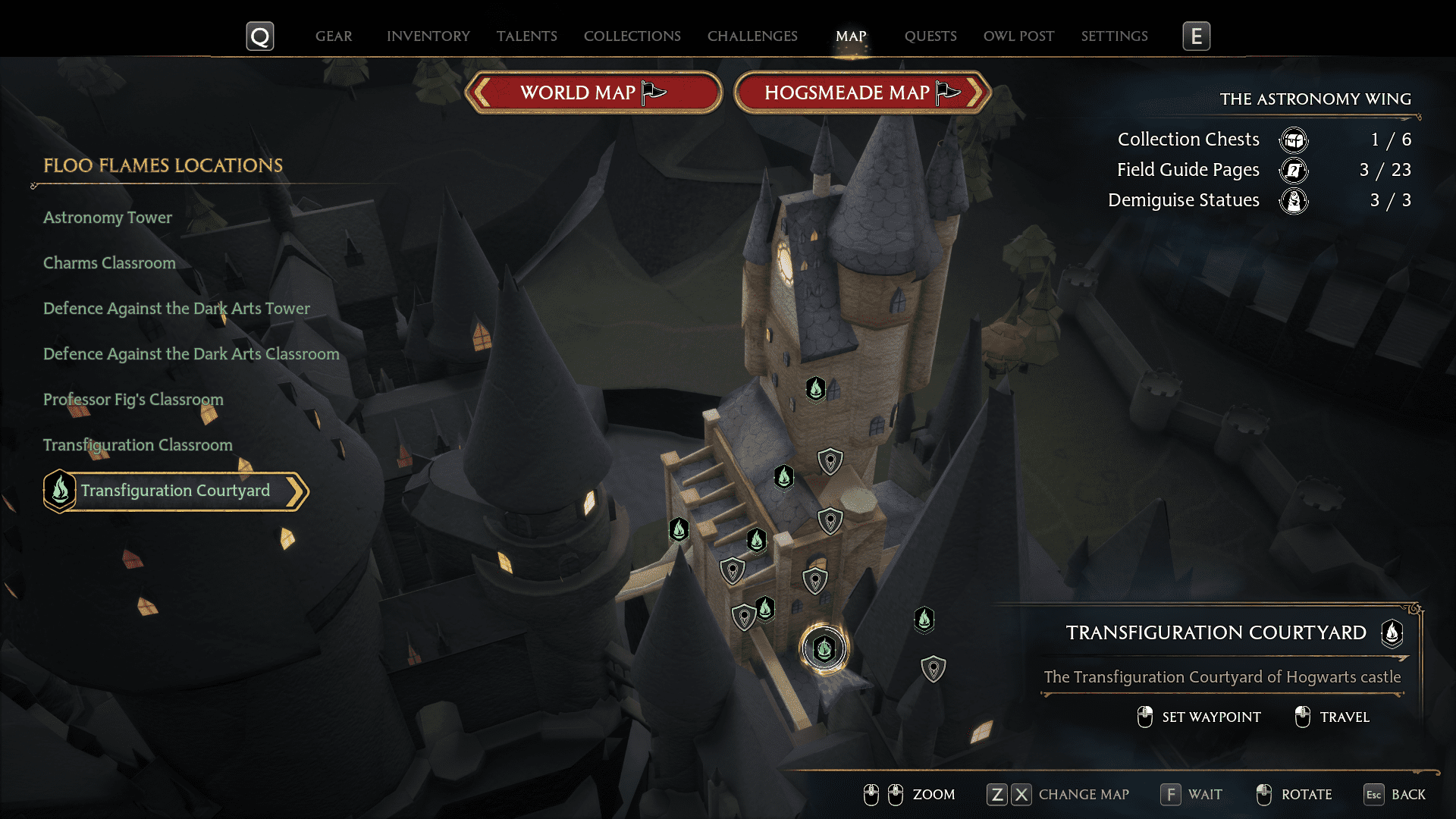The image size is (1456, 819).
Task: Click the Zoom control in the bottom bar
Action: coord(934,794)
